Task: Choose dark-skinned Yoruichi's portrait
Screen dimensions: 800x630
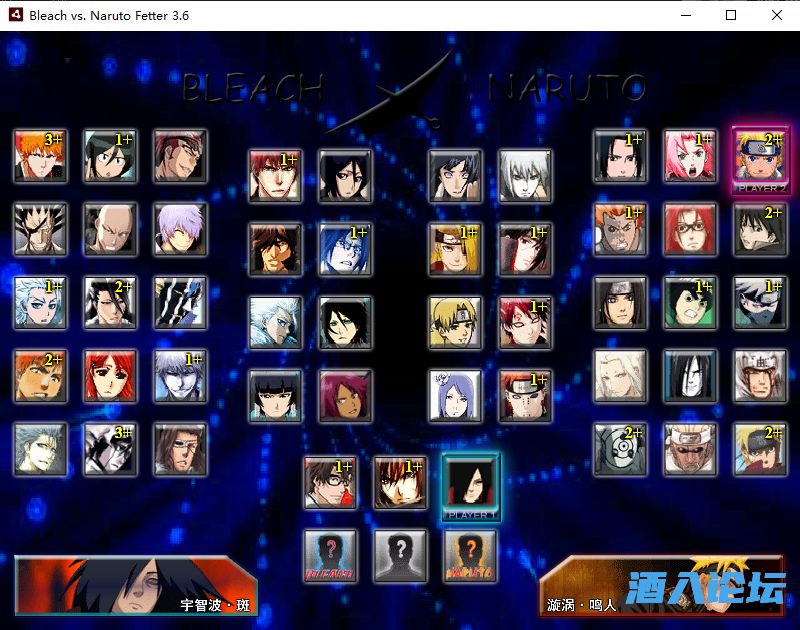Action: tap(345, 395)
